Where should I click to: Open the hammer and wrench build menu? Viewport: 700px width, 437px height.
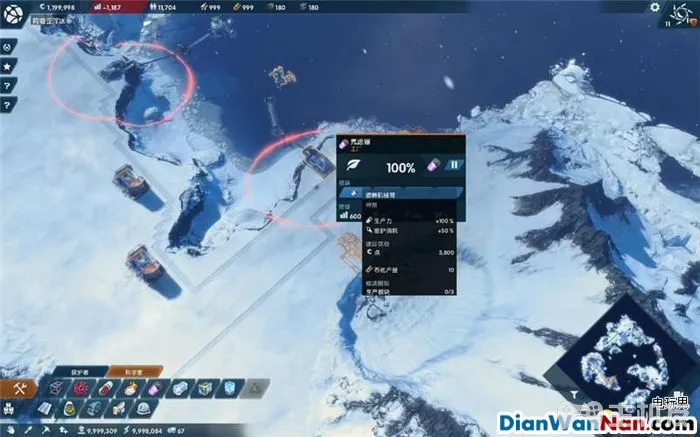pos(19,387)
